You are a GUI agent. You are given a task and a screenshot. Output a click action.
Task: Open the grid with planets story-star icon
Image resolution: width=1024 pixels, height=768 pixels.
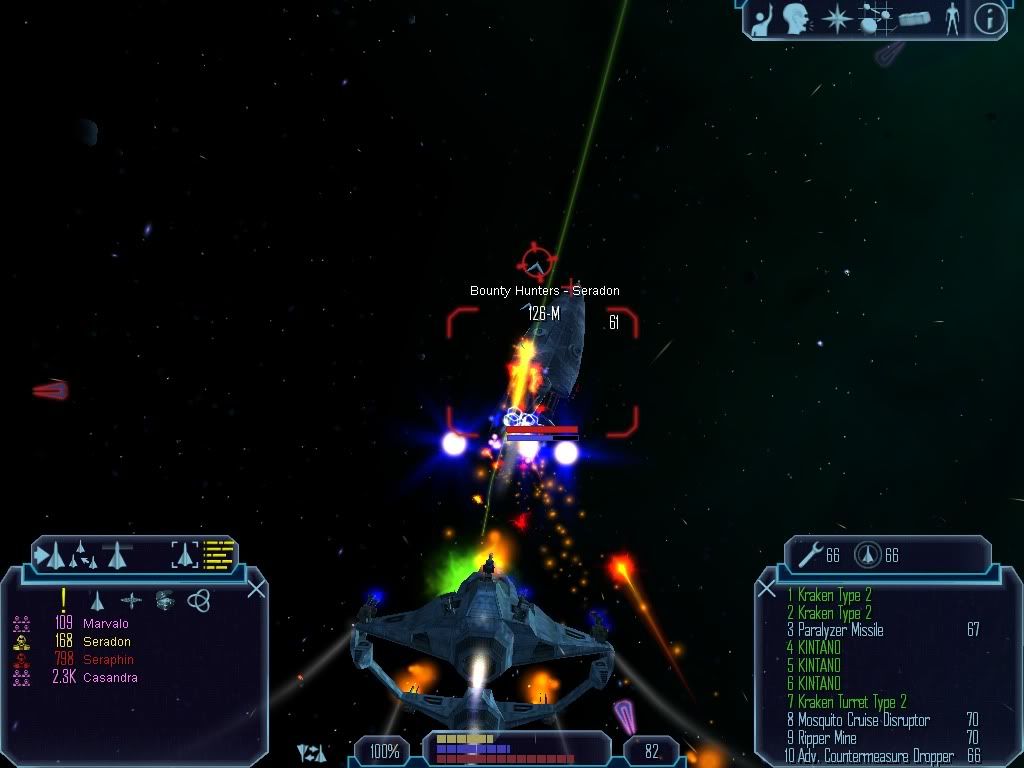coord(875,18)
